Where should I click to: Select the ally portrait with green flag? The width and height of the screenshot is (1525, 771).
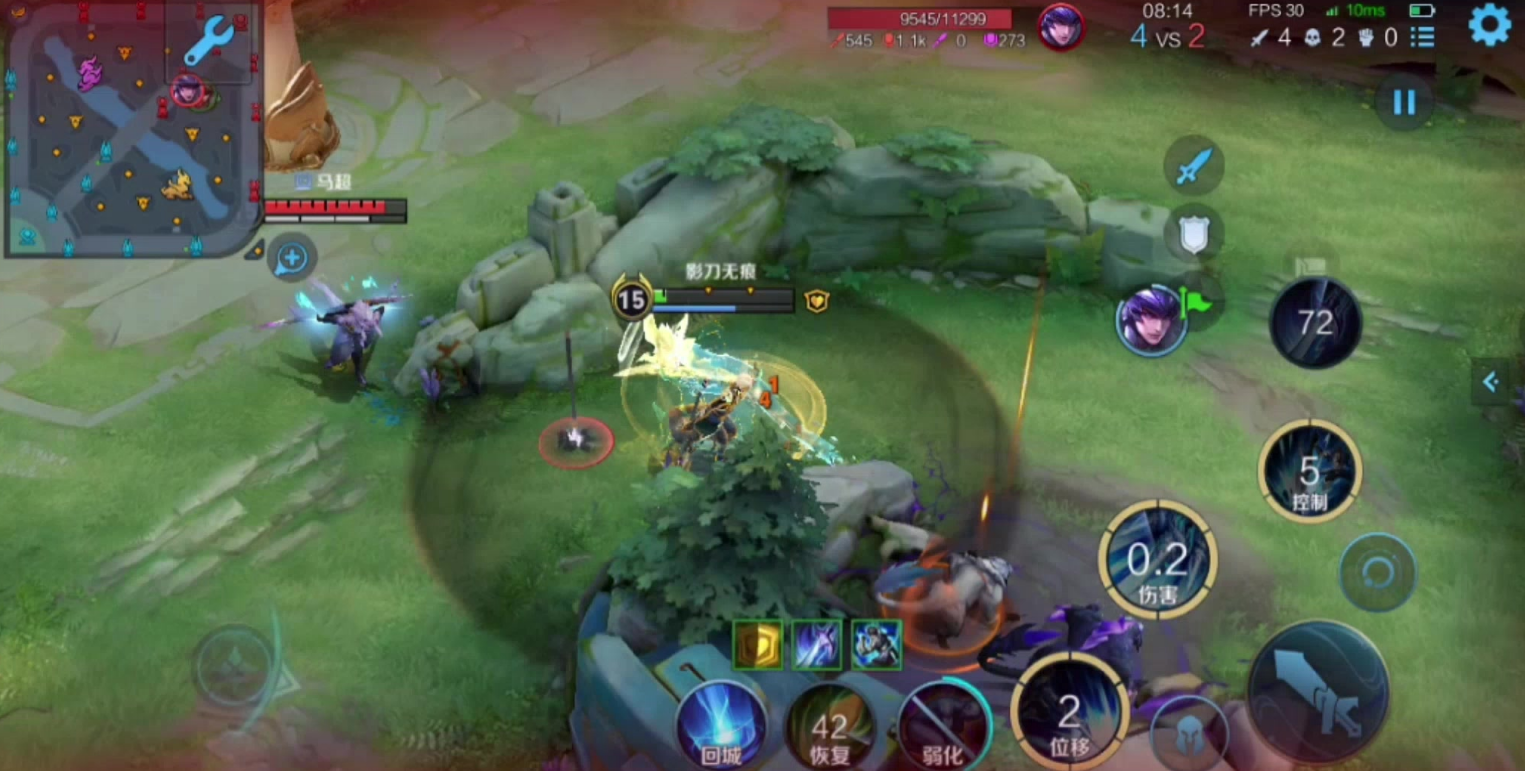tap(1152, 320)
